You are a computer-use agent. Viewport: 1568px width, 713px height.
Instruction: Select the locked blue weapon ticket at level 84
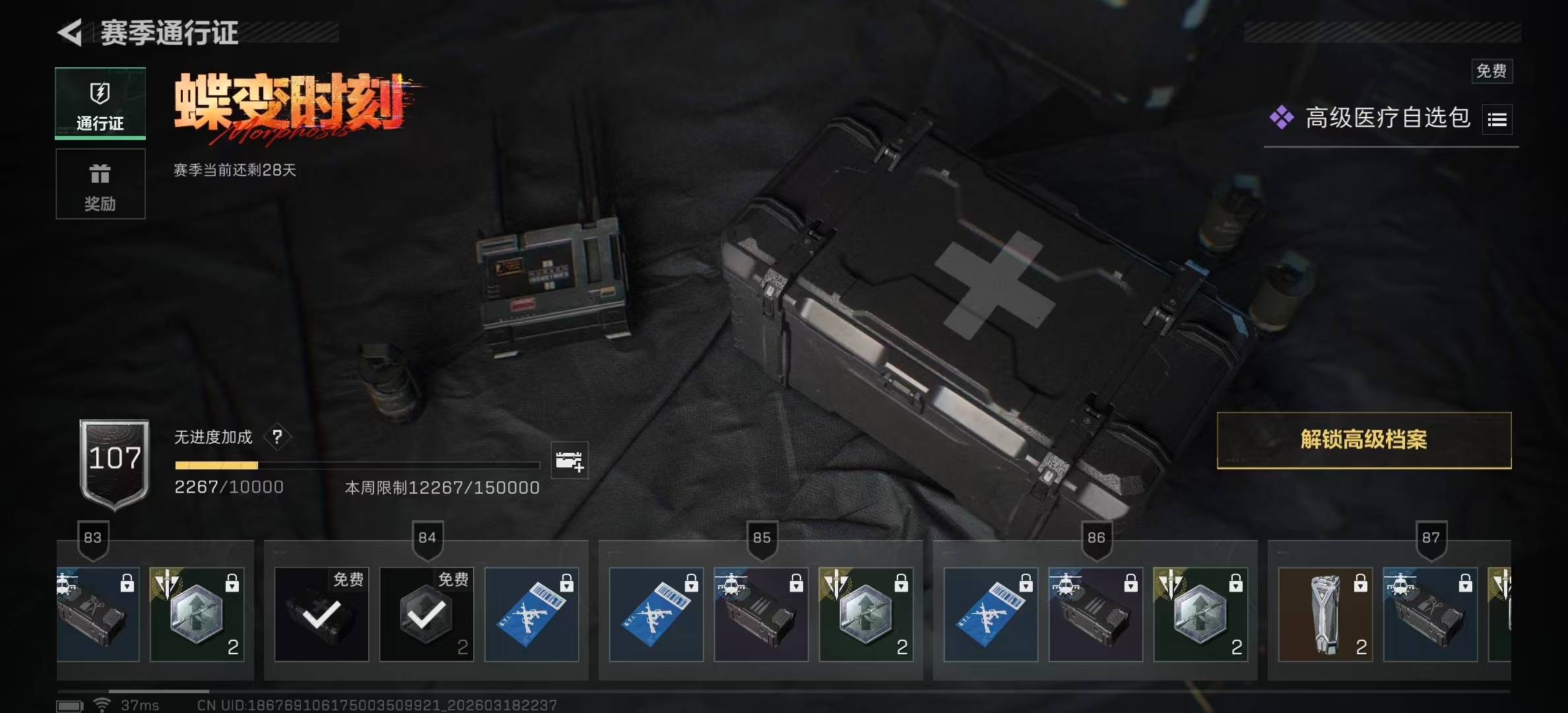coord(531,615)
